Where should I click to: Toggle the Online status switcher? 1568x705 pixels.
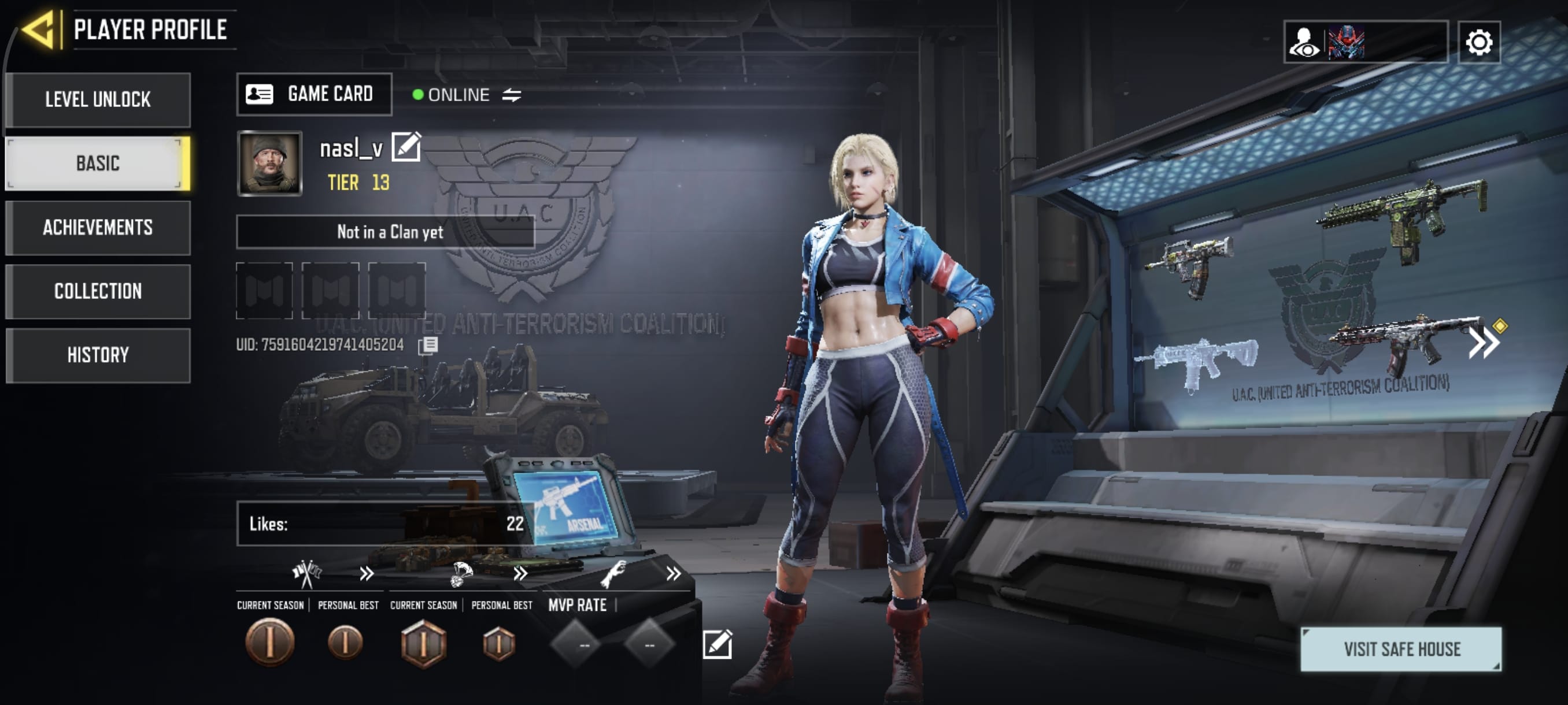pyautogui.click(x=511, y=95)
